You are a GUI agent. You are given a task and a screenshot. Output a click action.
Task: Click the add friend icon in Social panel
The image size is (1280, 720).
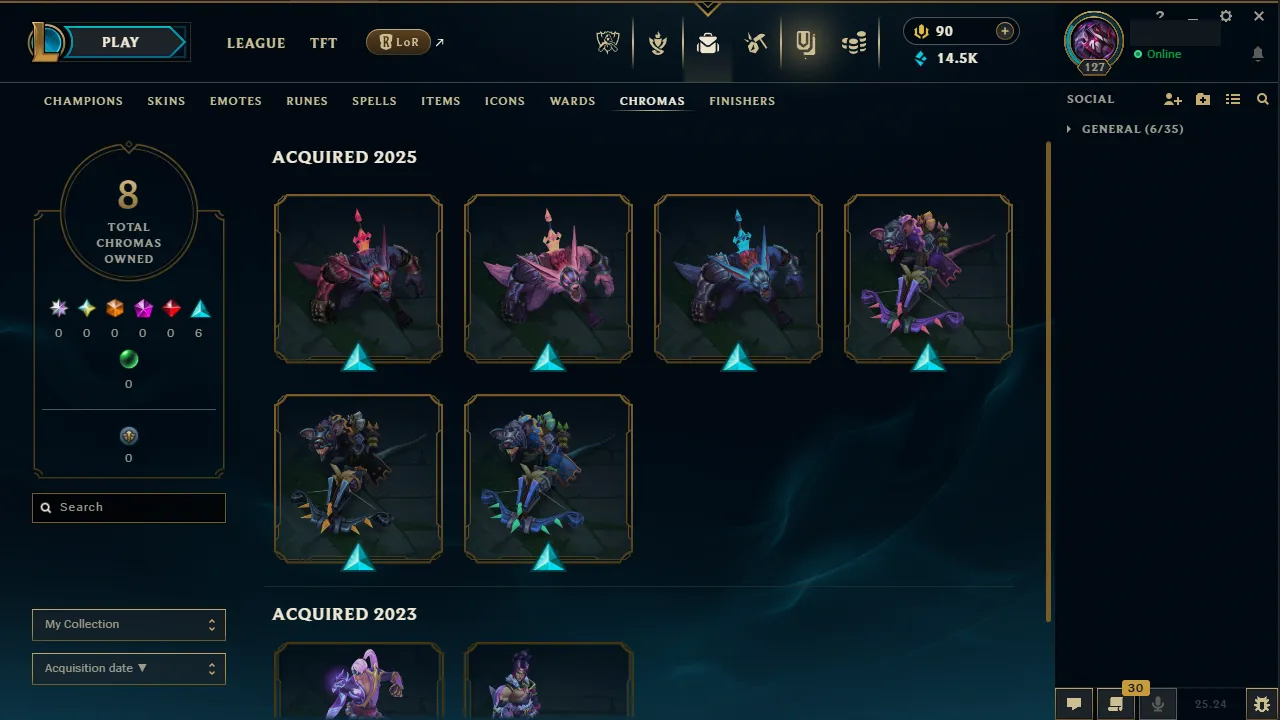tap(1172, 99)
